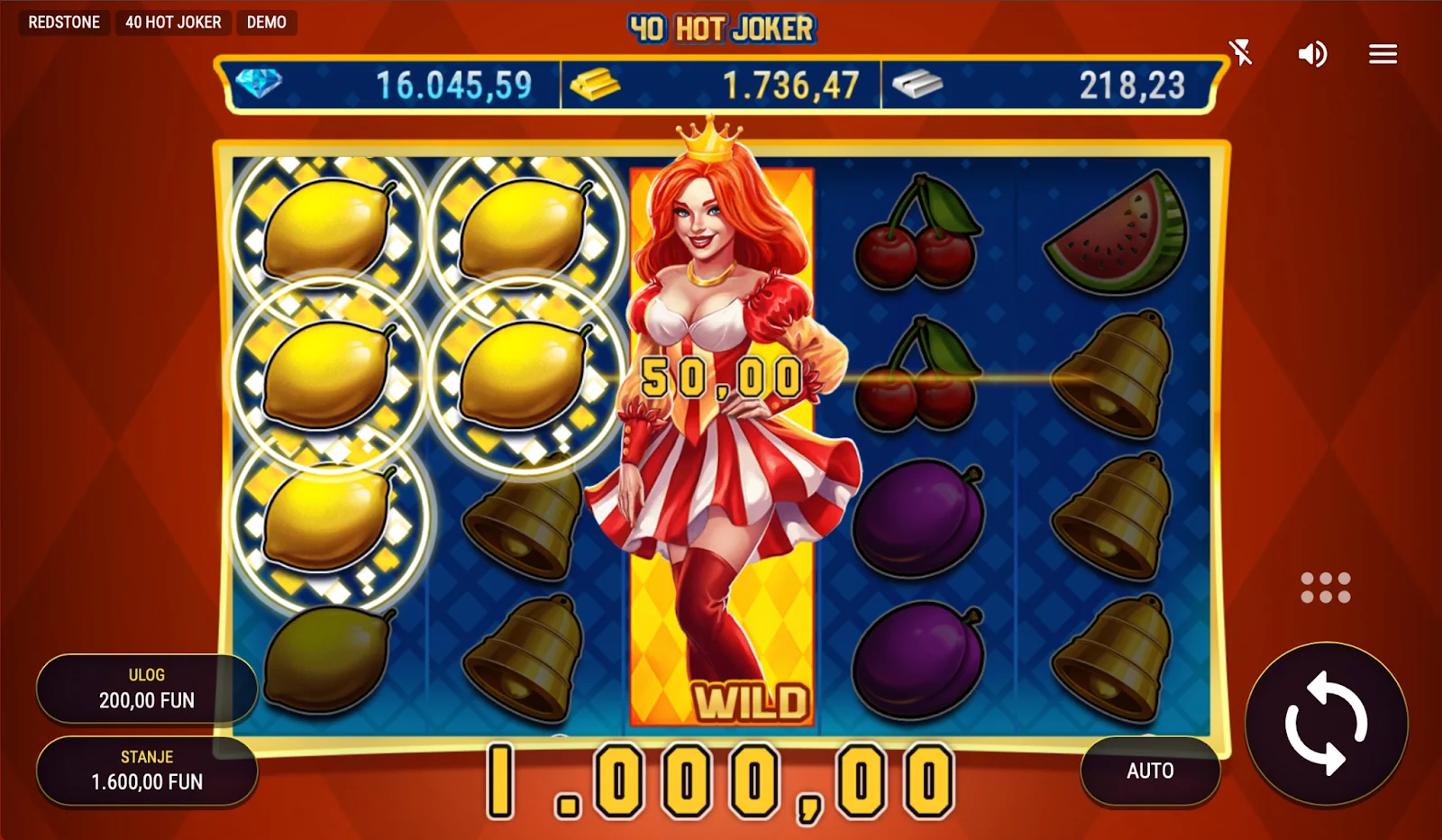The image size is (1442, 840).
Task: Change the ULOG bet amount
Action: pos(147,689)
